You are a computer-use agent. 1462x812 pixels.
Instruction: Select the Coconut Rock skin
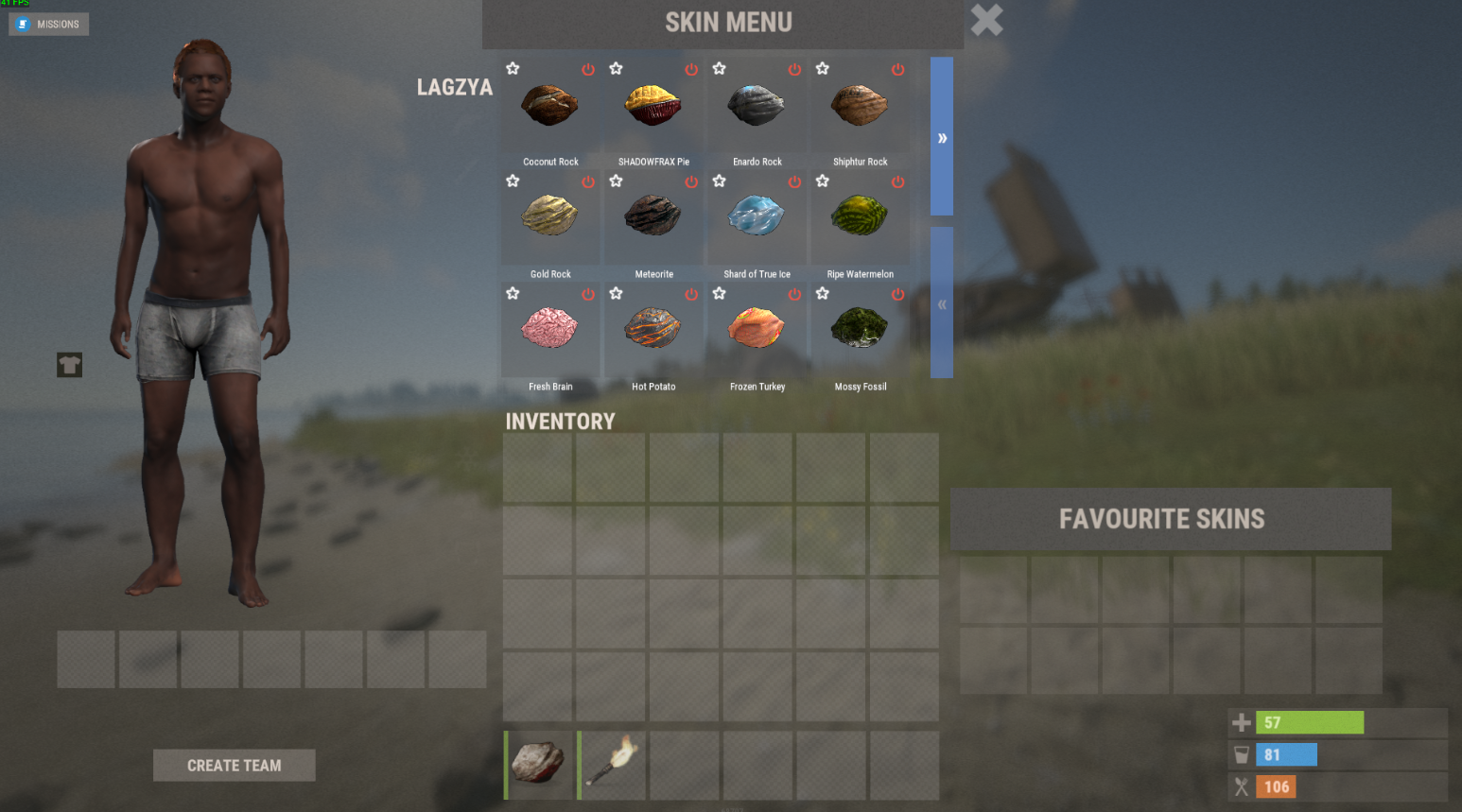(x=550, y=107)
